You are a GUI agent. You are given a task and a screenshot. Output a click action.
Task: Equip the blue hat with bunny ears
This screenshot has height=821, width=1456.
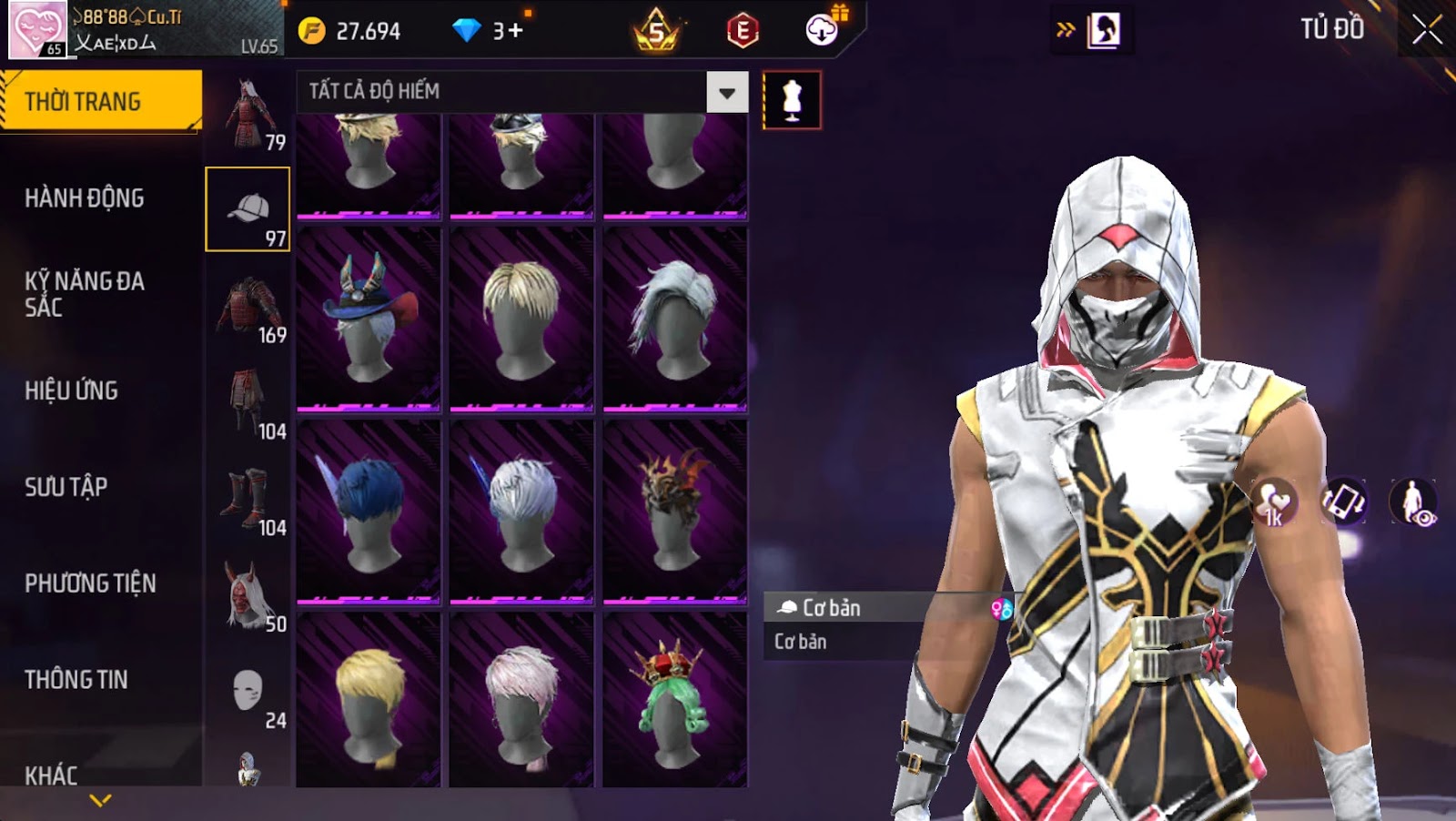tap(369, 318)
